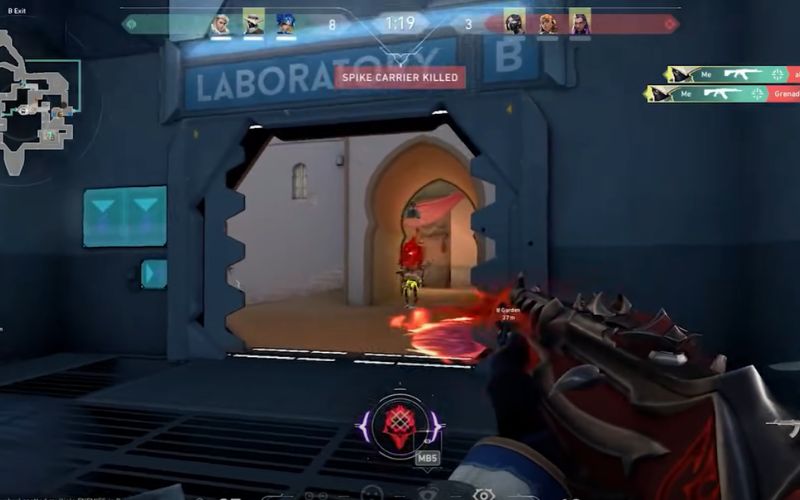Click the kill feed entry showing Grenad
This screenshot has width=800, height=500.
coord(722,94)
